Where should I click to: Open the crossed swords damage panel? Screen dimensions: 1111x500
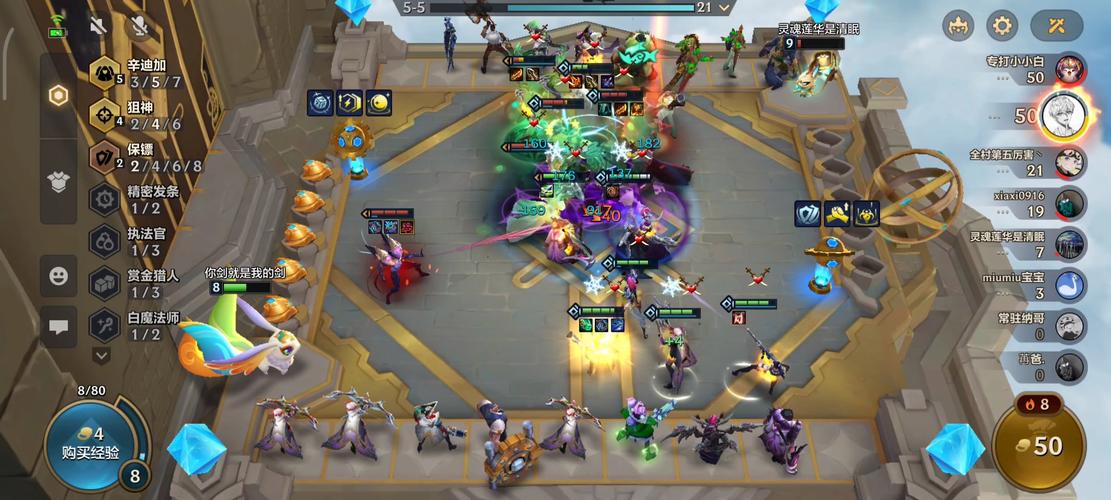[1058, 25]
